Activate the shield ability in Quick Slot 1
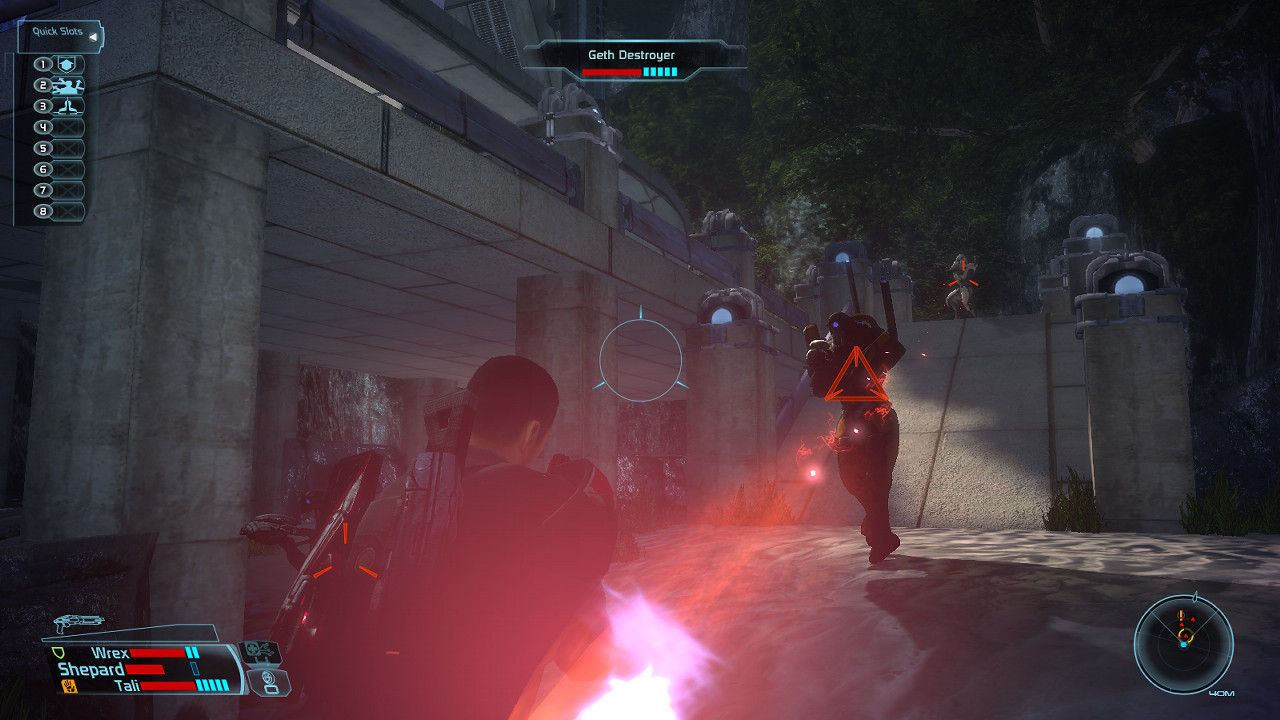Screen dimensions: 1280x720 pos(68,64)
